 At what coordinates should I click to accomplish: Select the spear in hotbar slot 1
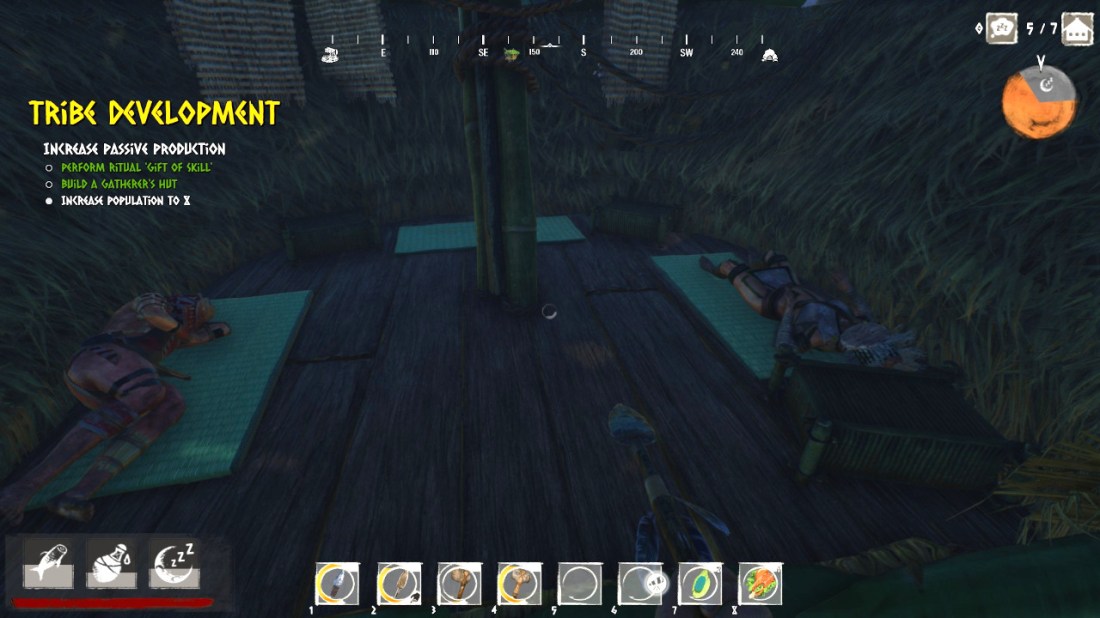tap(335, 583)
